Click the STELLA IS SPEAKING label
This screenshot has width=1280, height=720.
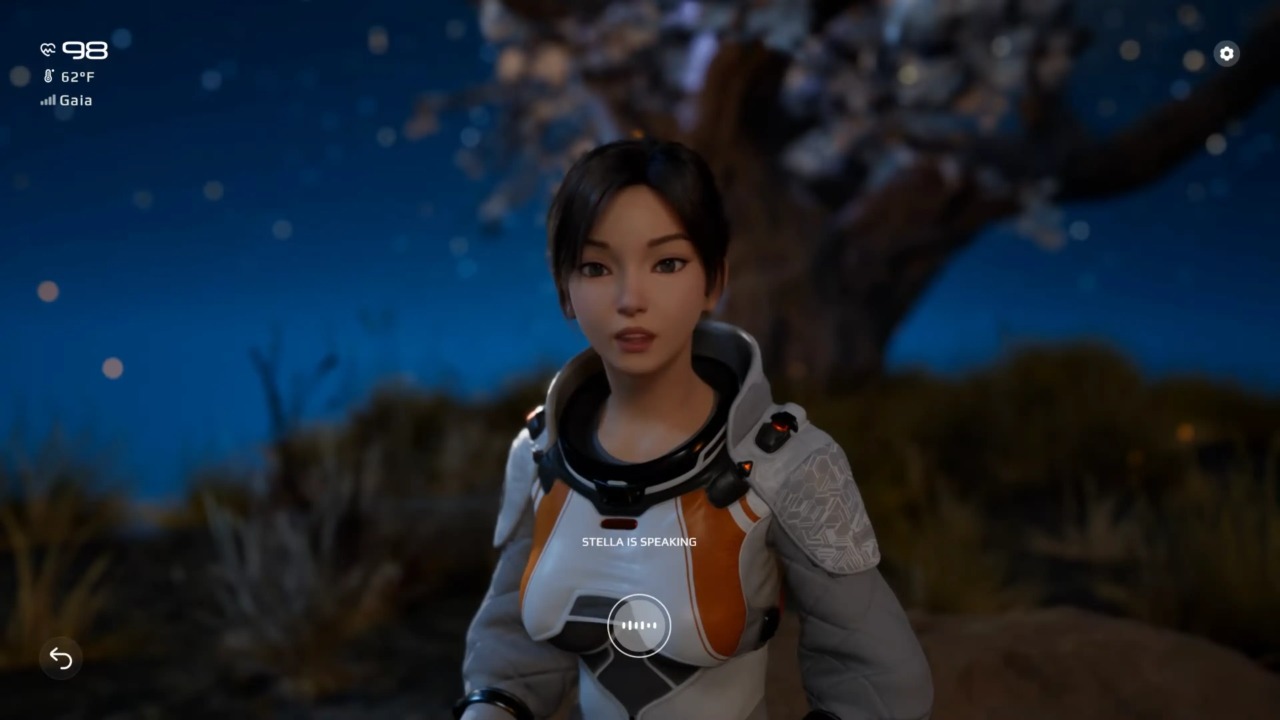click(x=639, y=541)
